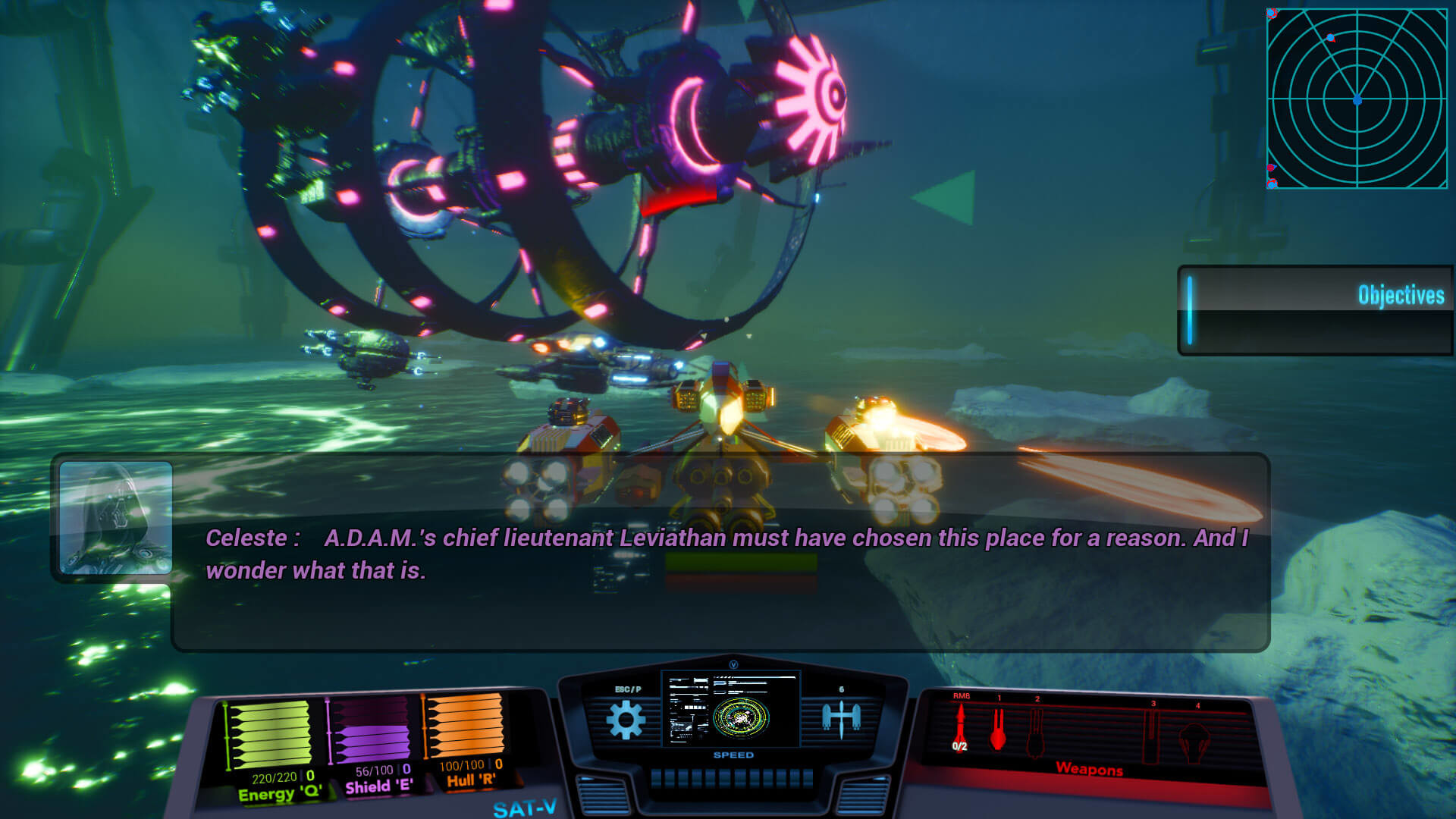Expand the Objectives panel
The image size is (1456, 819).
click(1401, 297)
